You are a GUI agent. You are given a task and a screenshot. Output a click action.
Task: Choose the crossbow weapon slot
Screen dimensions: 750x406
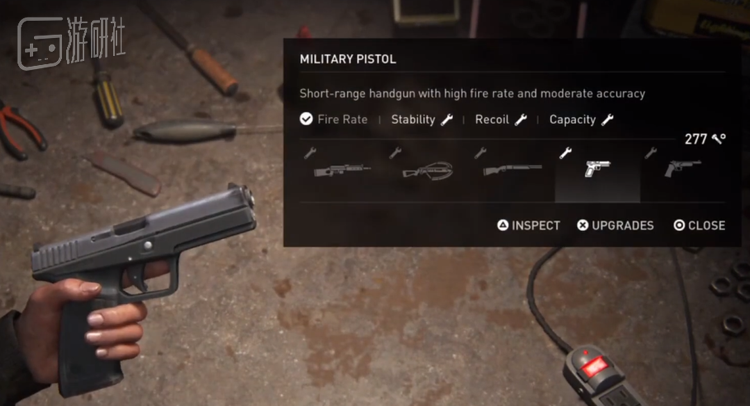point(427,171)
